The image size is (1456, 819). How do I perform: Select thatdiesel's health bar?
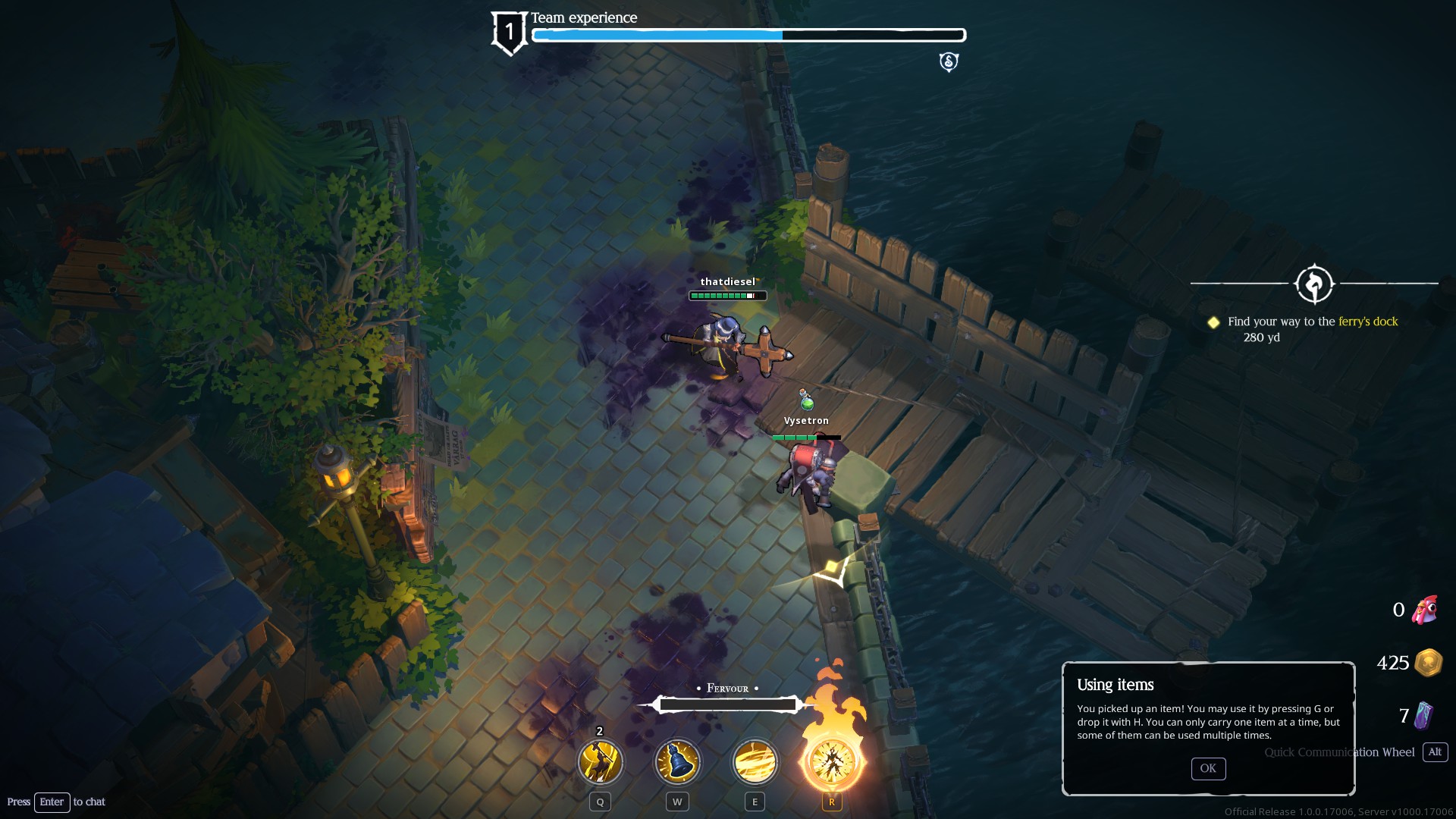pos(726,296)
